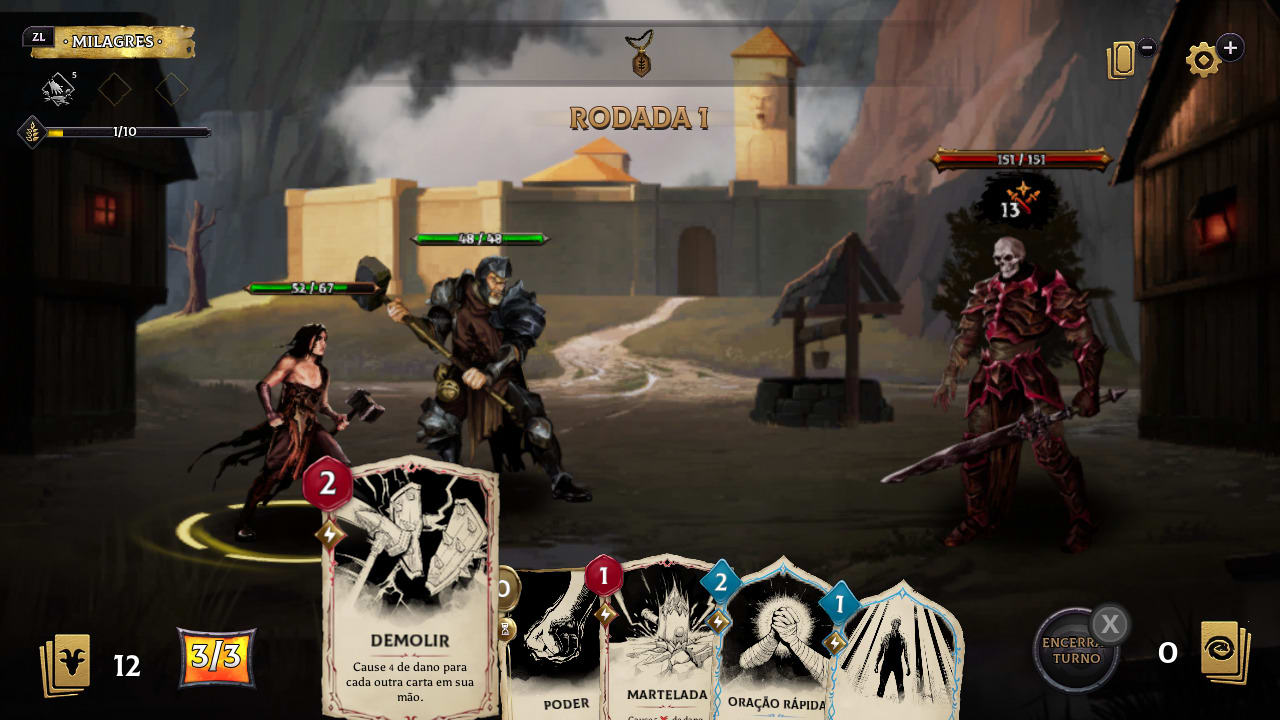View the draw pile deck
The image size is (1280, 720).
(66, 664)
